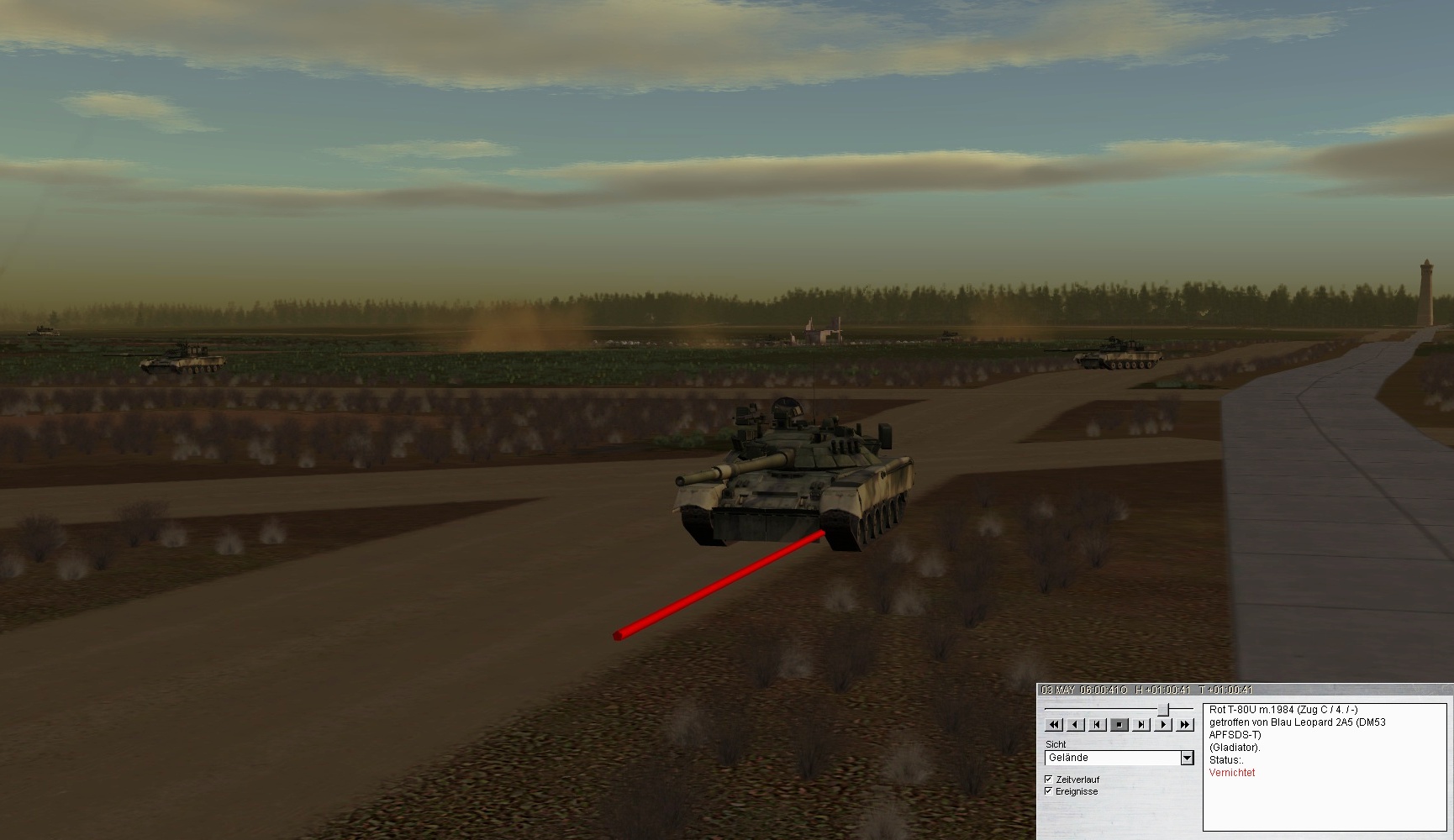
Task: Click the fast rewind playback button
Action: tap(1054, 724)
